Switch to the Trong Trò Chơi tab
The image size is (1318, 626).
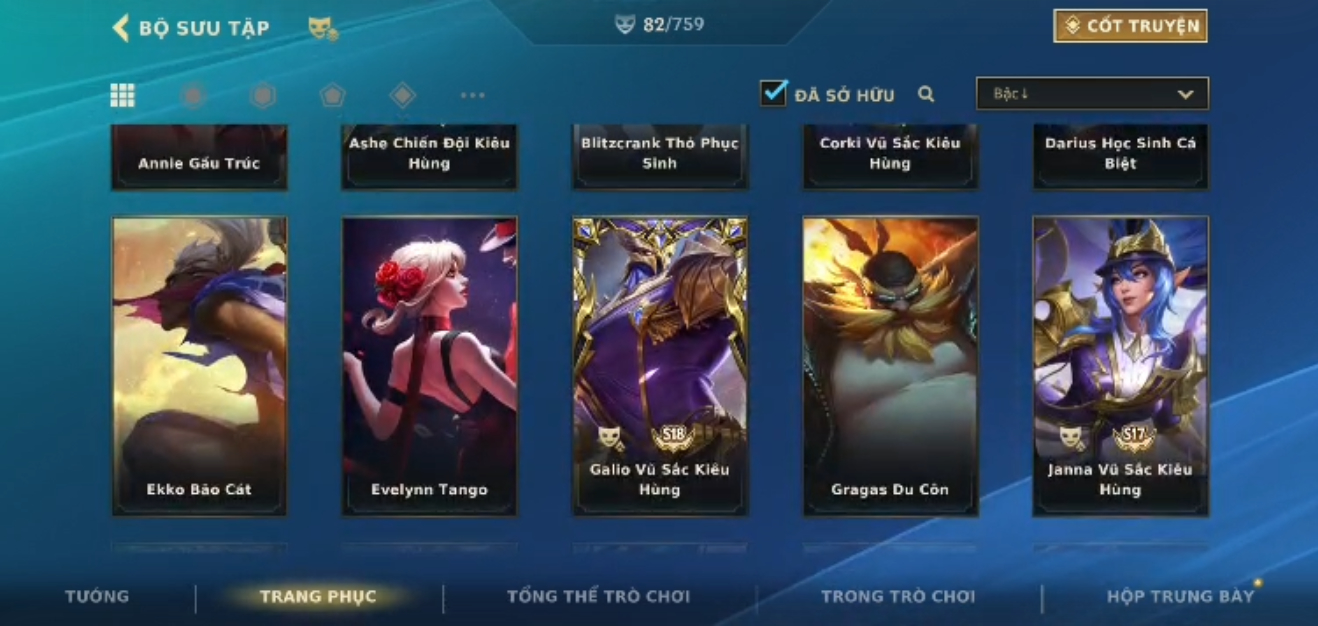click(897, 597)
